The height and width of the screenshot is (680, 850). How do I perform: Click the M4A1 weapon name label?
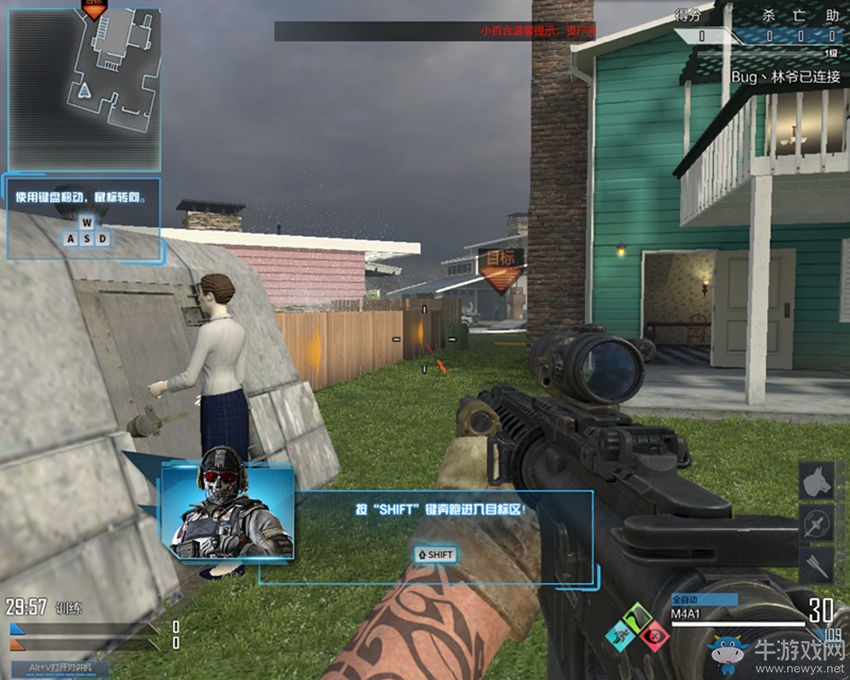pos(686,614)
